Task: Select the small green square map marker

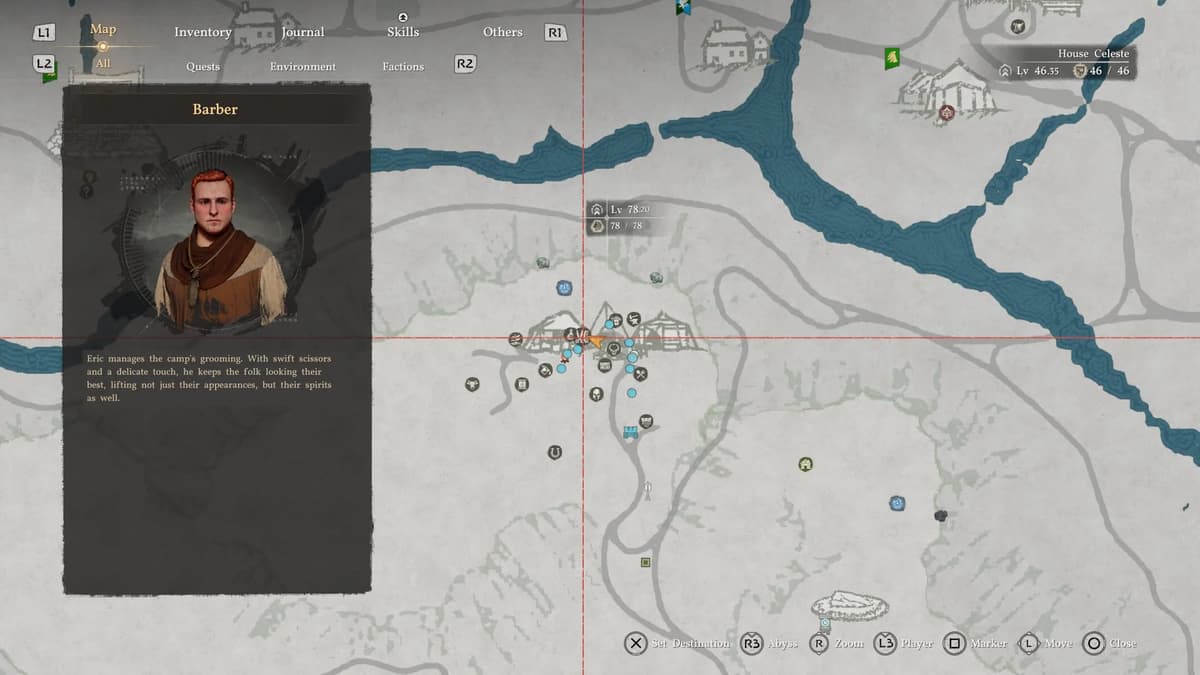Action: pos(646,562)
